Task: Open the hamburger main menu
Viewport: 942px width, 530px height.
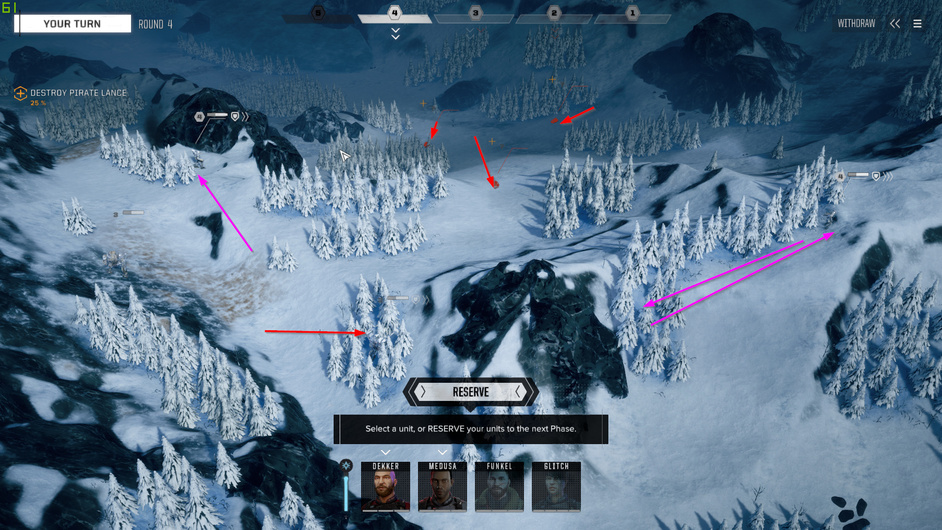Action: coord(917,24)
